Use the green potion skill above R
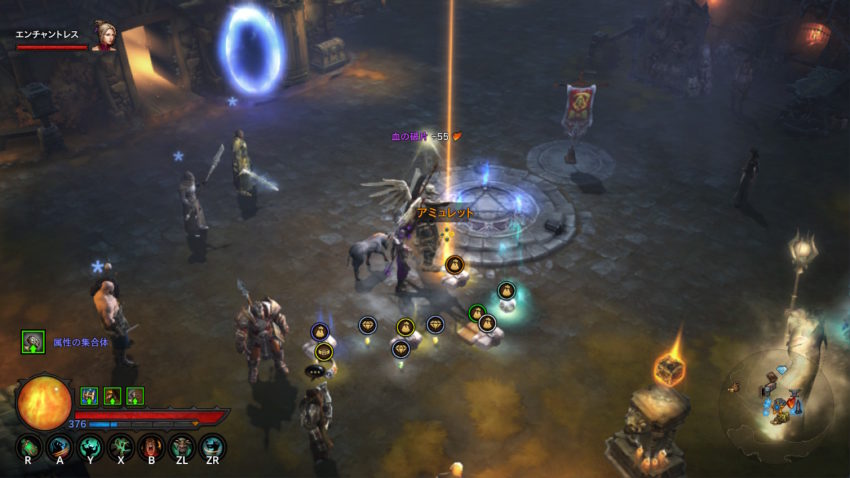Screen dimensions: 850x478 point(30,445)
